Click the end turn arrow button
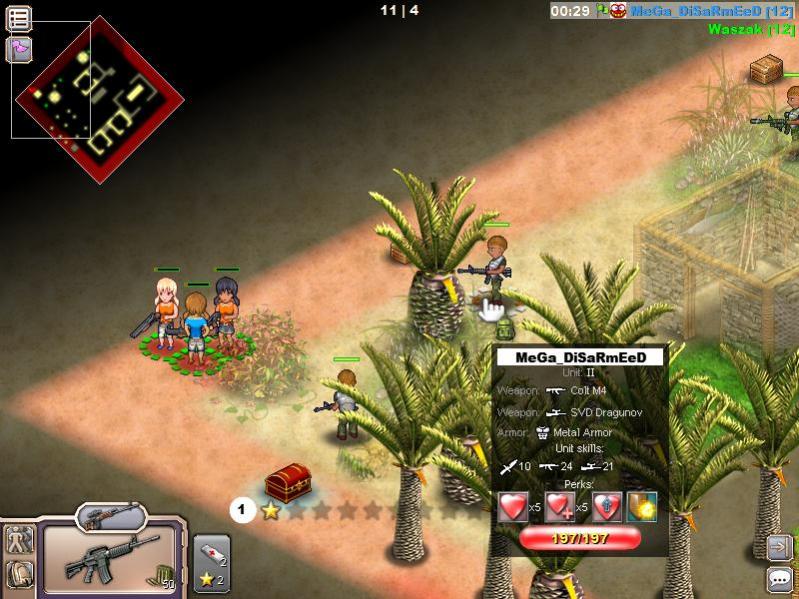 point(779,547)
